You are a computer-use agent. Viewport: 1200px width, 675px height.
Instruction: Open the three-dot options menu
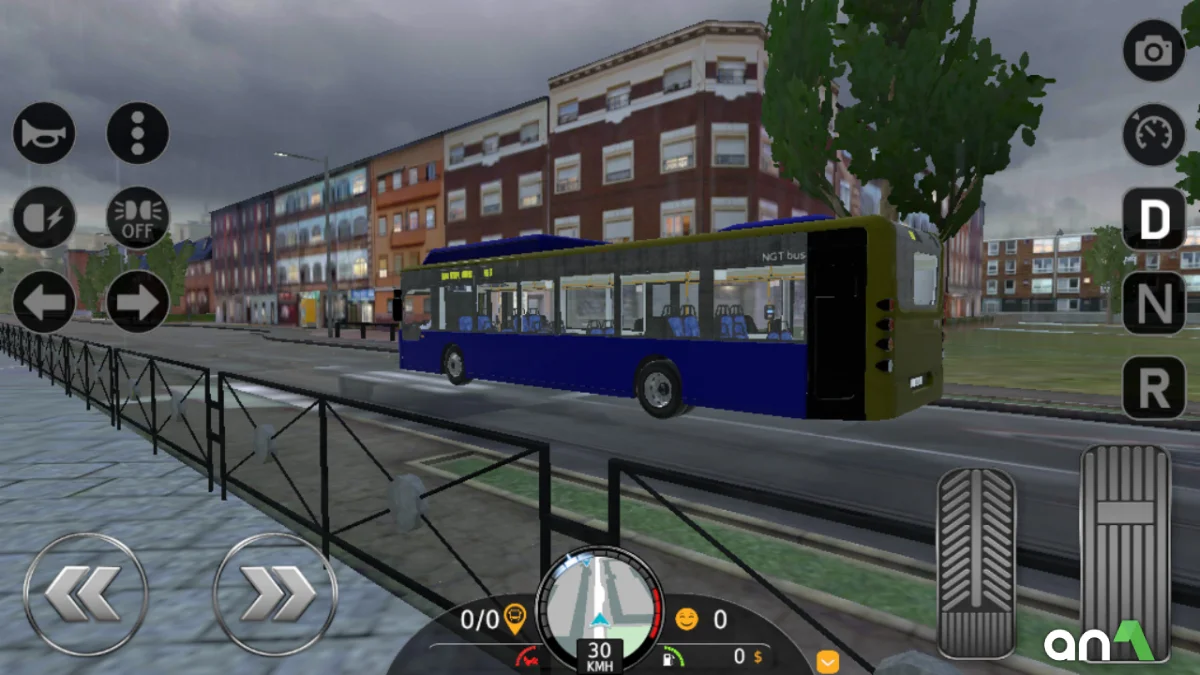(x=138, y=133)
